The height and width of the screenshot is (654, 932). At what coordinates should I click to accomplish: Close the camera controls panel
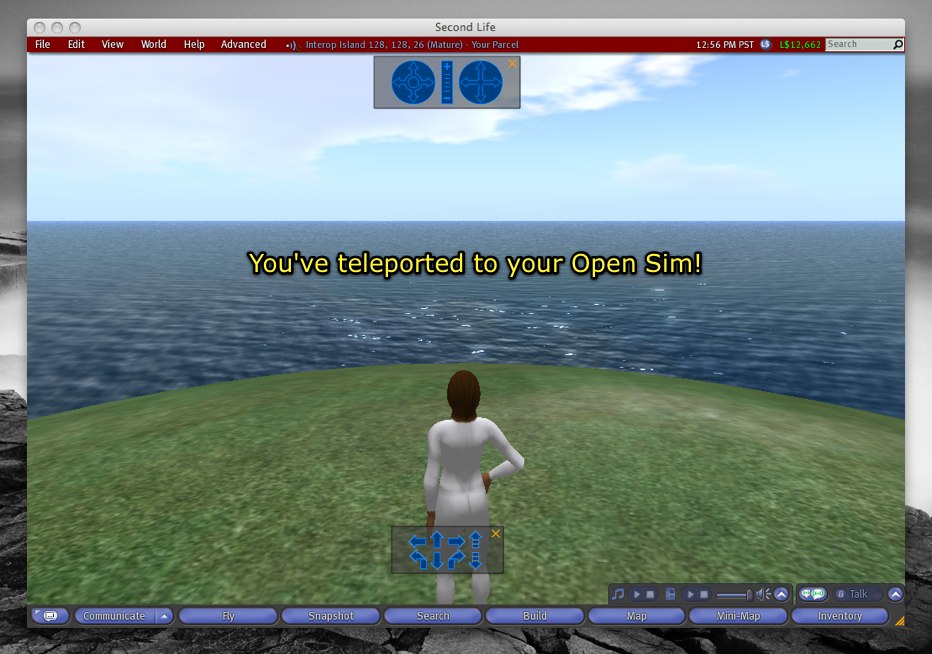coord(513,64)
